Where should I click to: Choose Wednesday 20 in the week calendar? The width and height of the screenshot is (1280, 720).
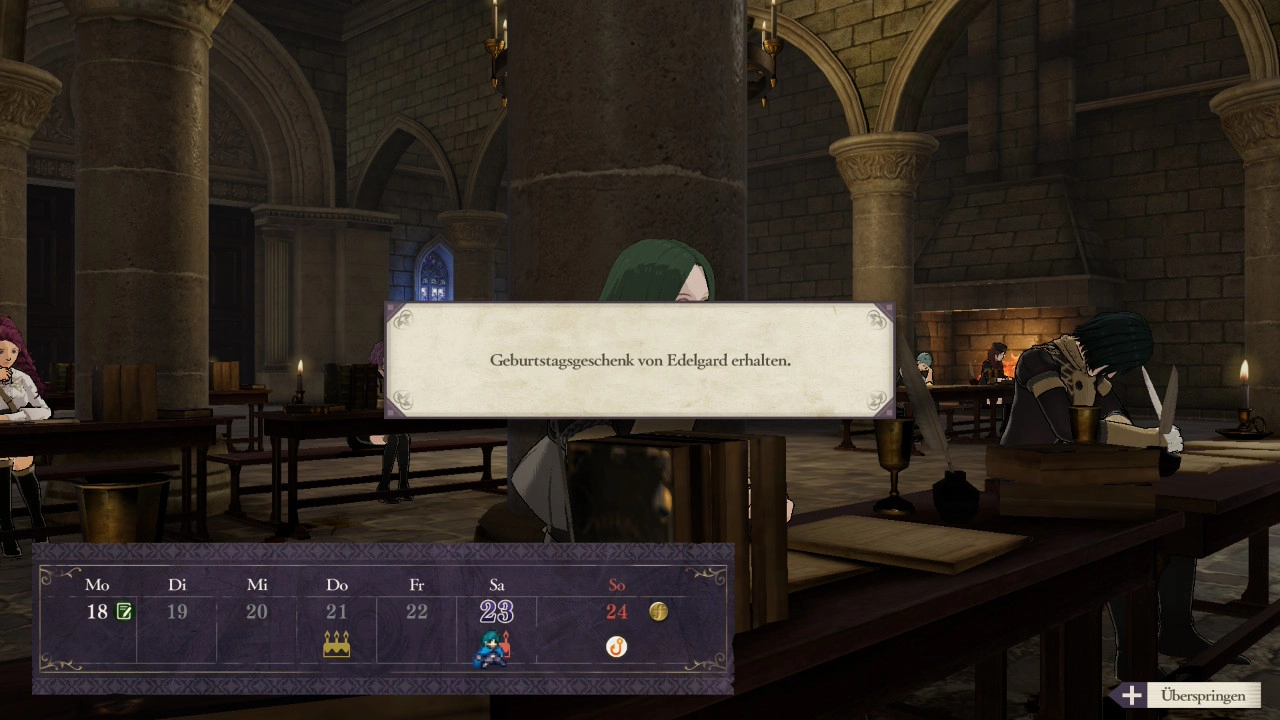257,611
